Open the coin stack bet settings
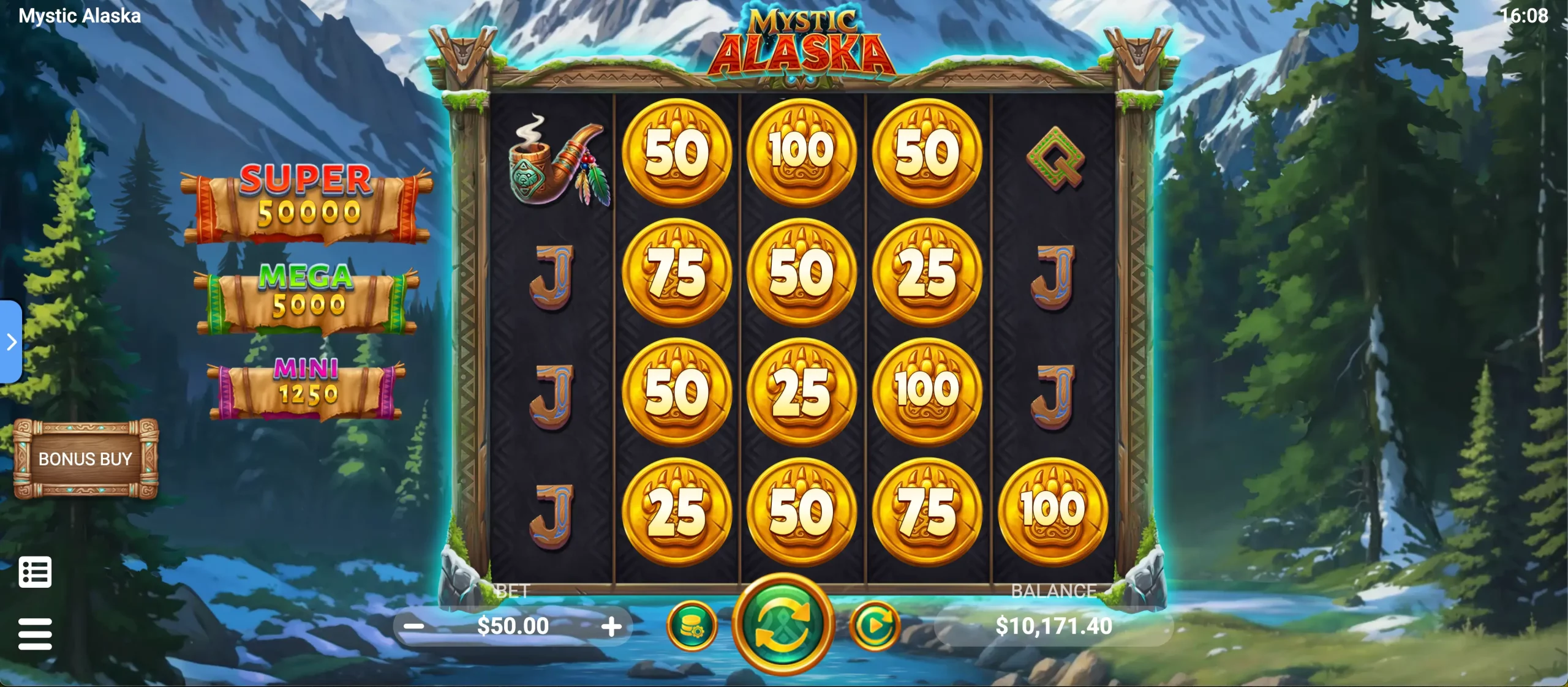The width and height of the screenshot is (1568, 687). coord(692,626)
